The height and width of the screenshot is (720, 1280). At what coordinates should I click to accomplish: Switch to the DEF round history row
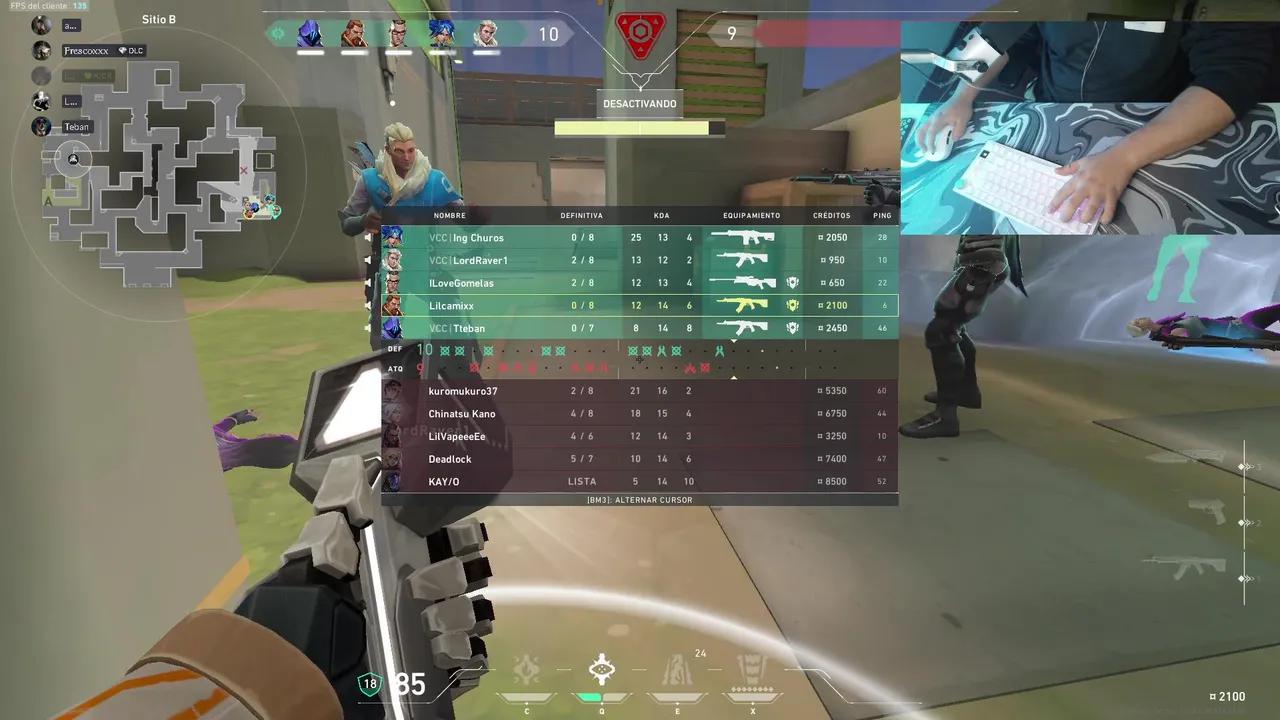pyautogui.click(x=395, y=350)
